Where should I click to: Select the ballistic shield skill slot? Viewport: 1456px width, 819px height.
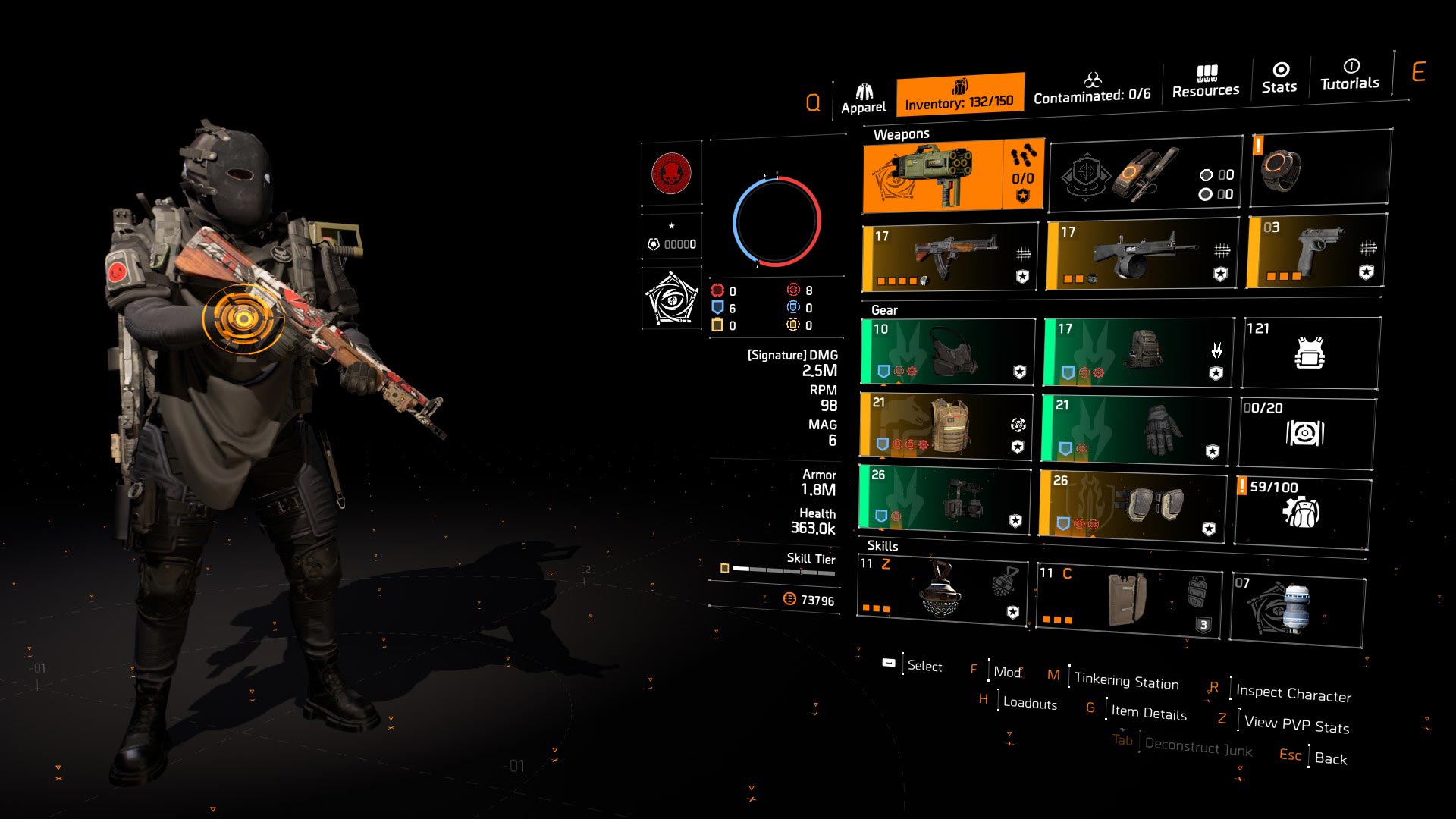pyautogui.click(x=1130, y=601)
